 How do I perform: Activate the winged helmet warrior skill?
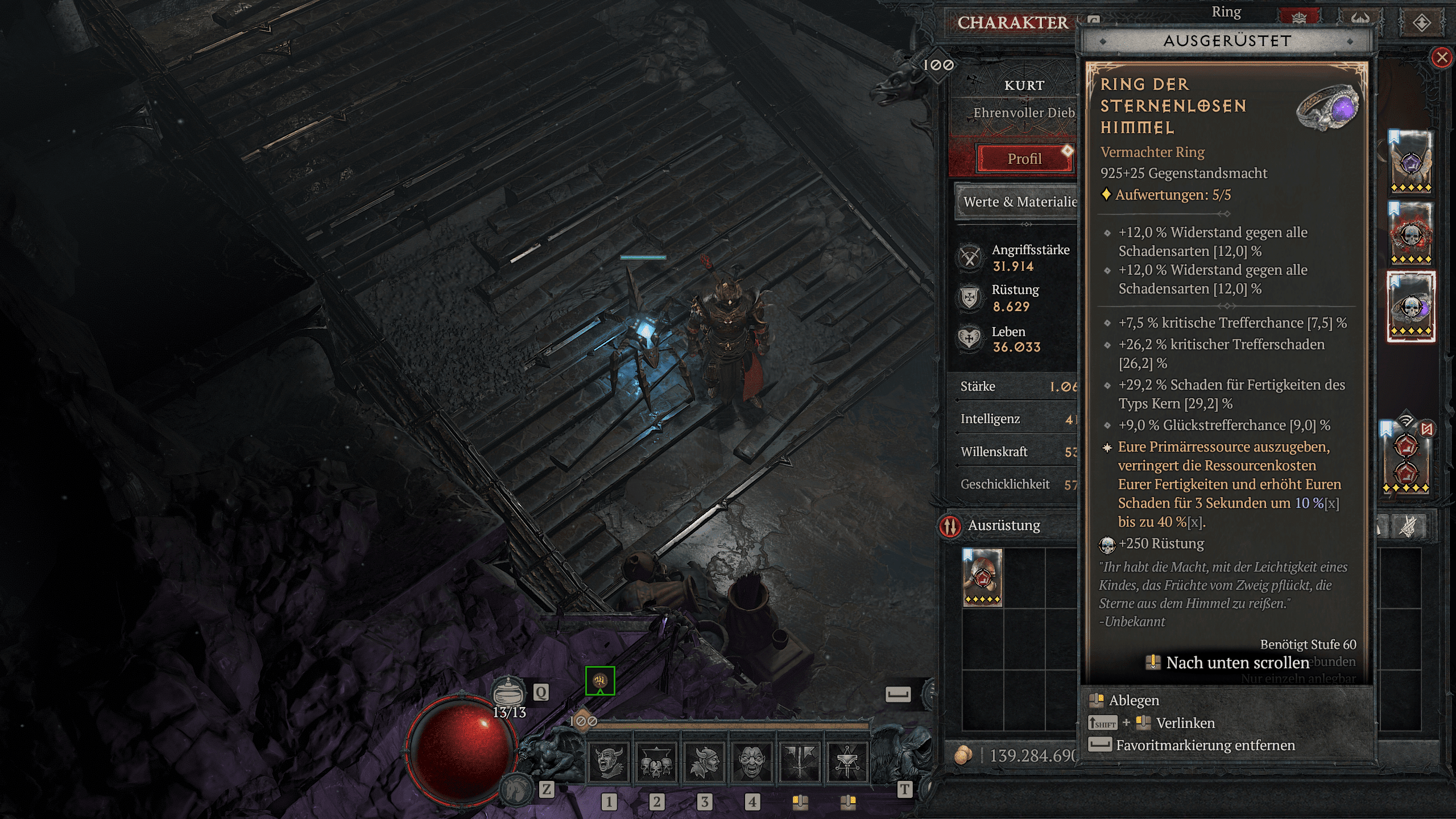(704, 762)
